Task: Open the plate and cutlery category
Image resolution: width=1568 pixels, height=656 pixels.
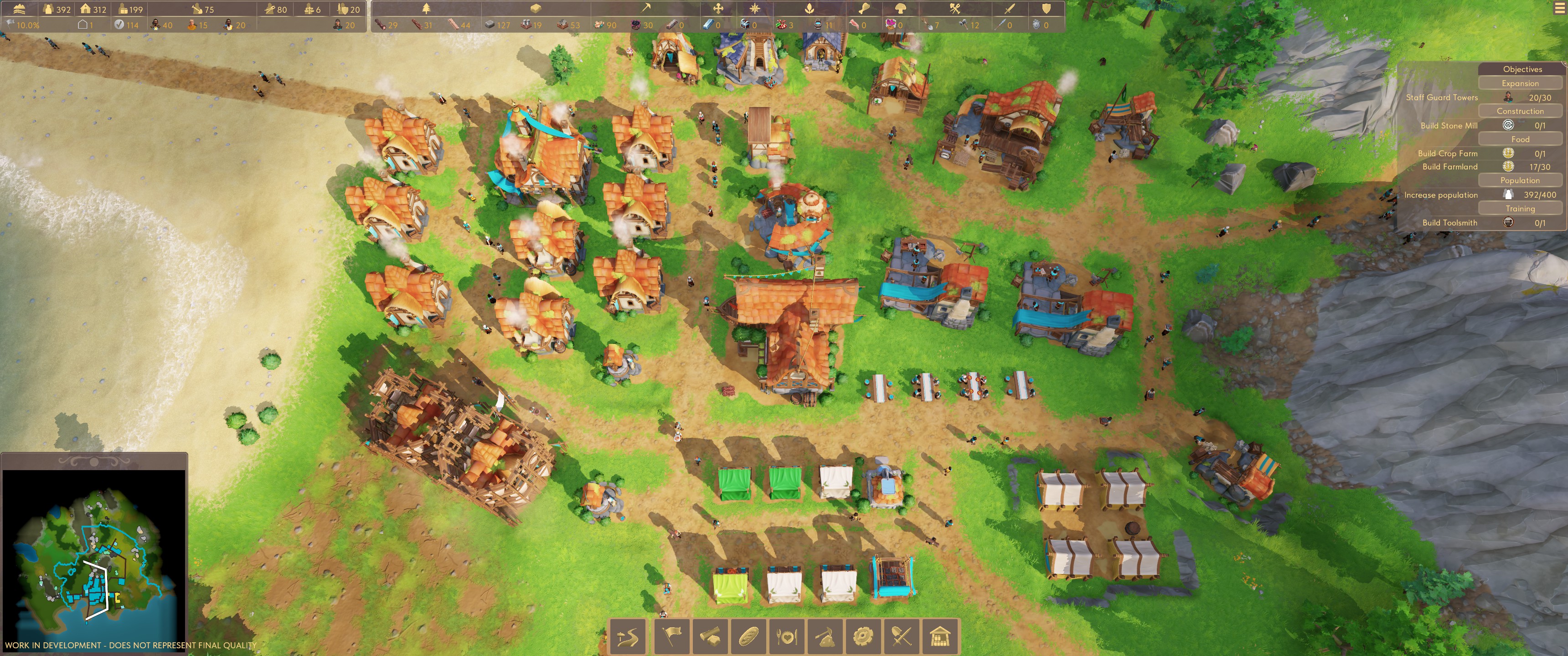Action: click(x=786, y=636)
